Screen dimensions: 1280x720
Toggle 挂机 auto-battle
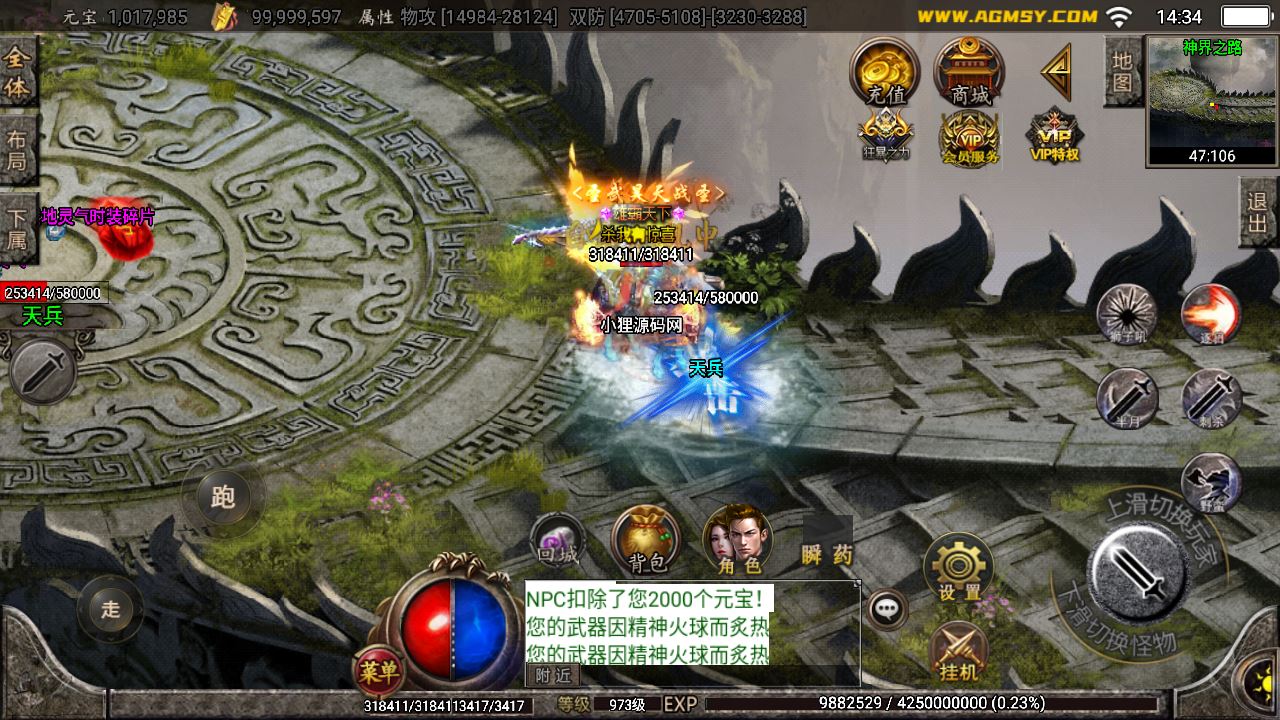click(958, 652)
